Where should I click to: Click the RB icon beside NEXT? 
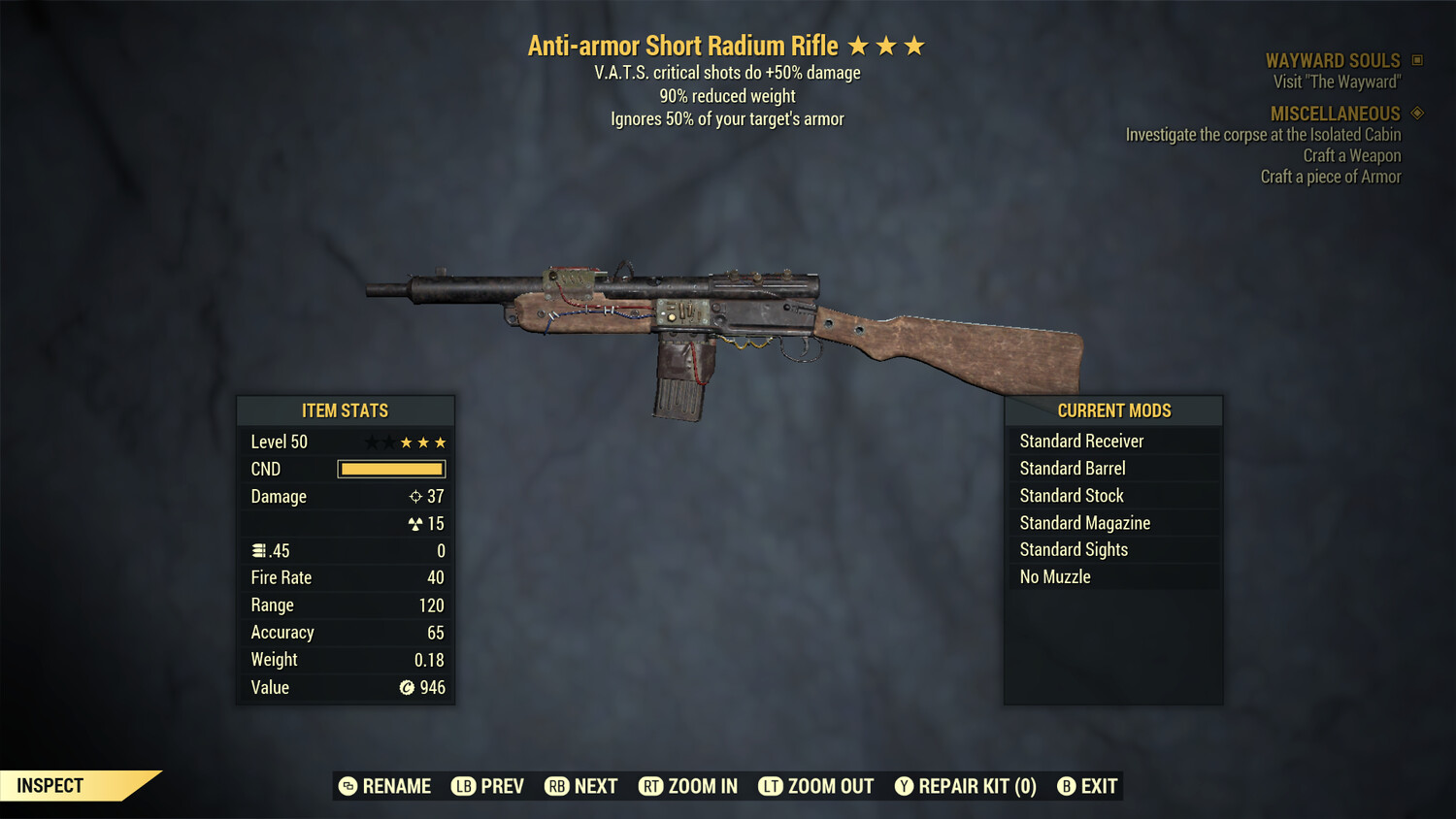click(x=556, y=786)
